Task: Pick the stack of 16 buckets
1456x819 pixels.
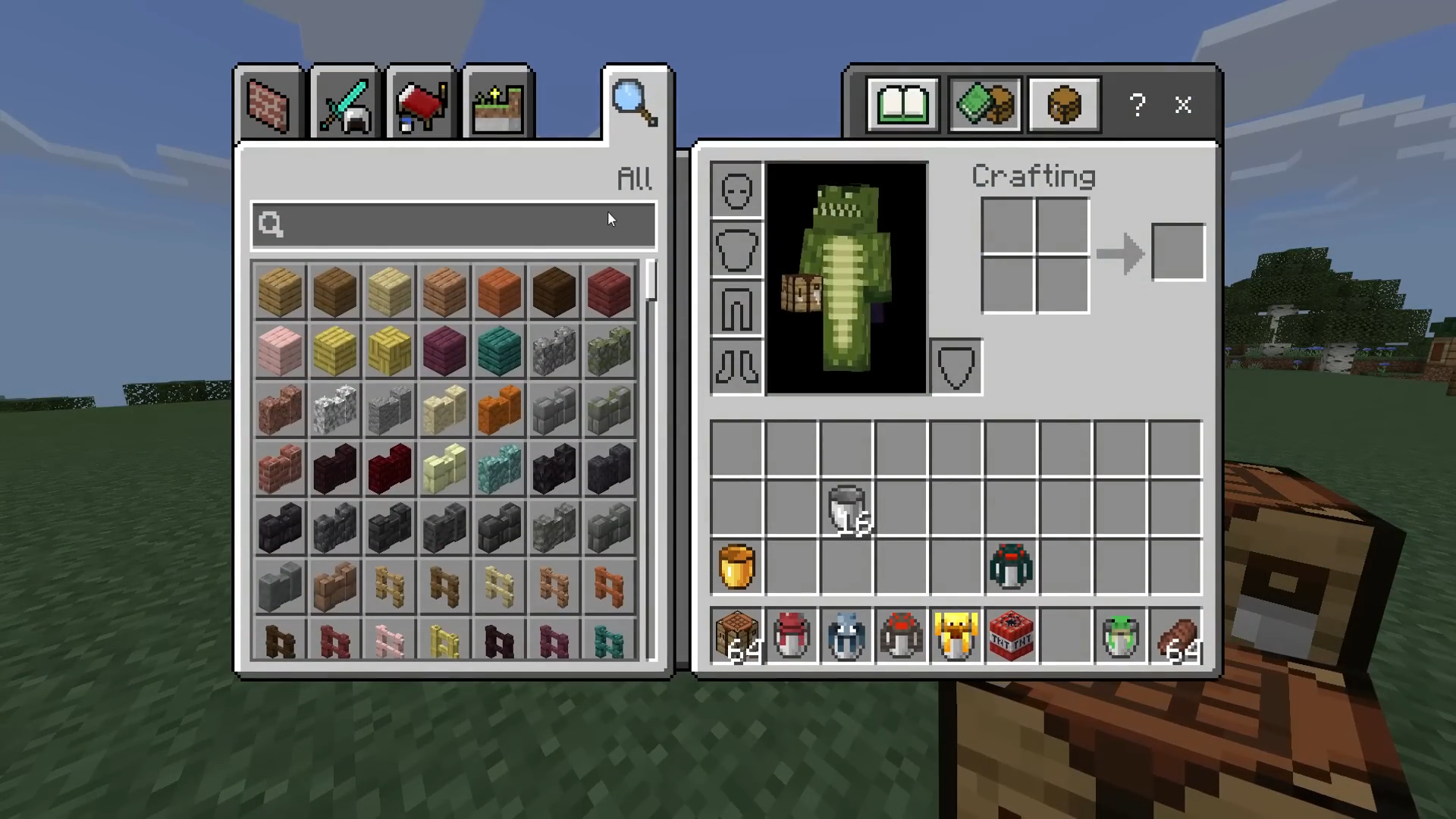Action: 847,508
